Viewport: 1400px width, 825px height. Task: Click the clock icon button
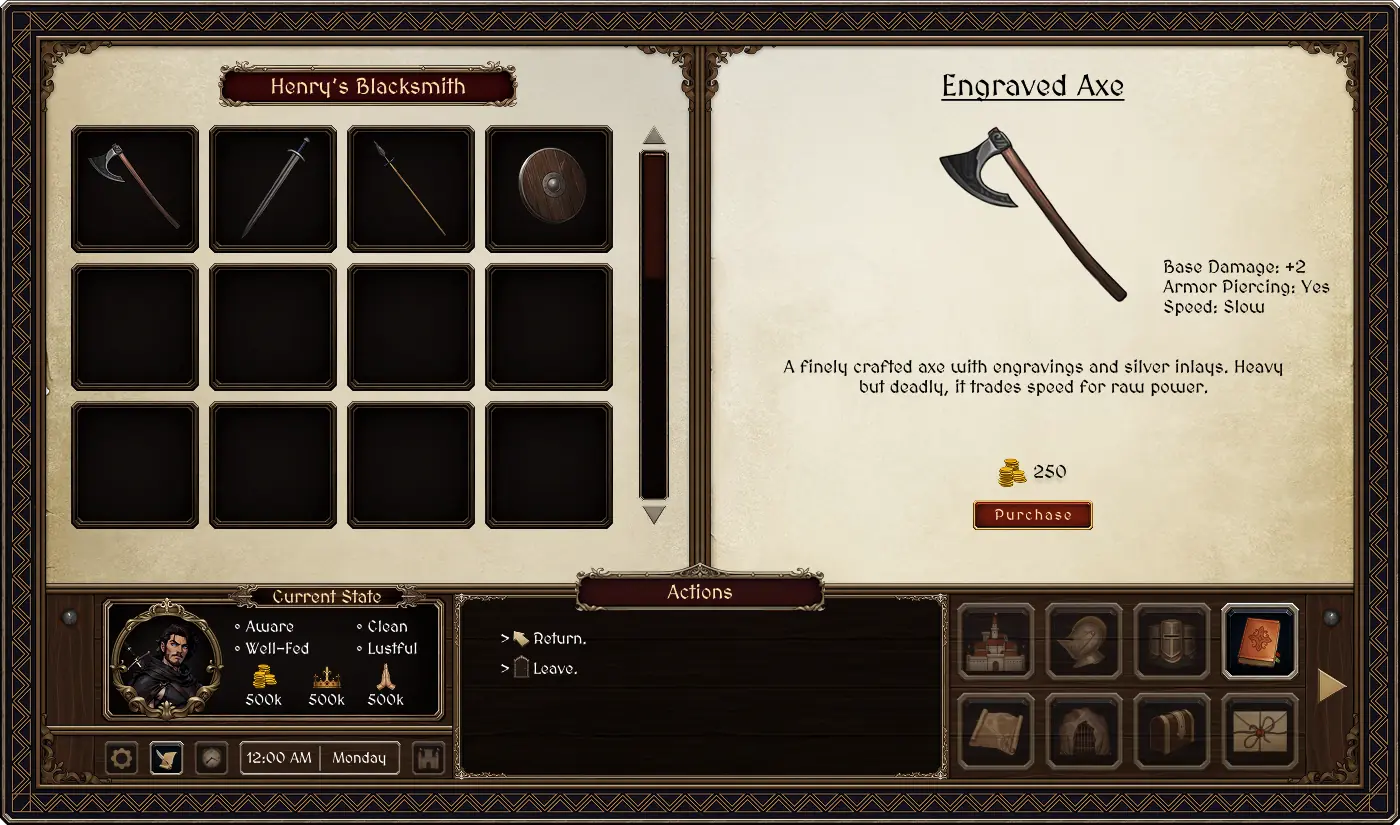click(x=210, y=758)
